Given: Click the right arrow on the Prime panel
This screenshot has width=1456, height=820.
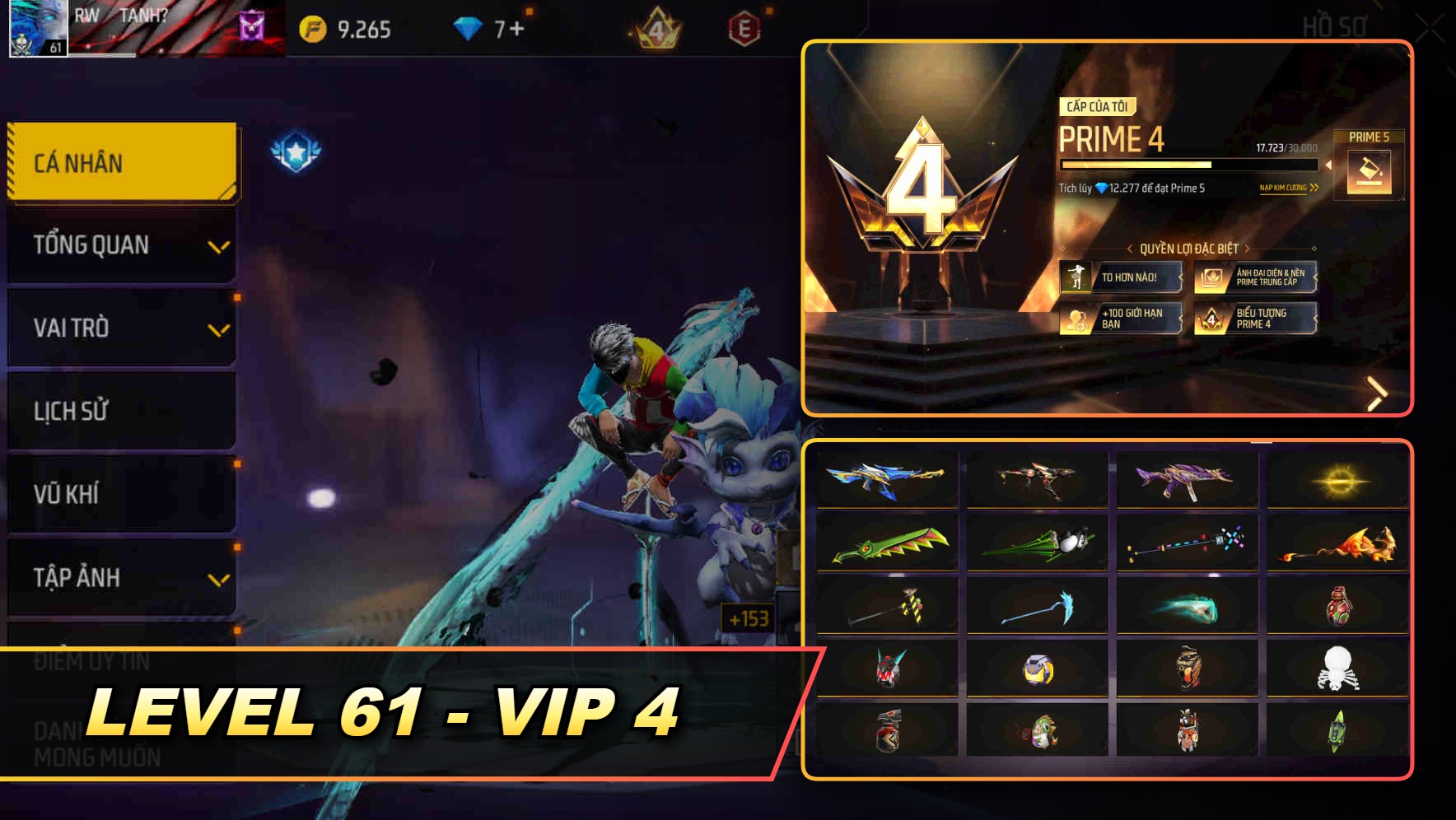Looking at the screenshot, I should [x=1377, y=393].
